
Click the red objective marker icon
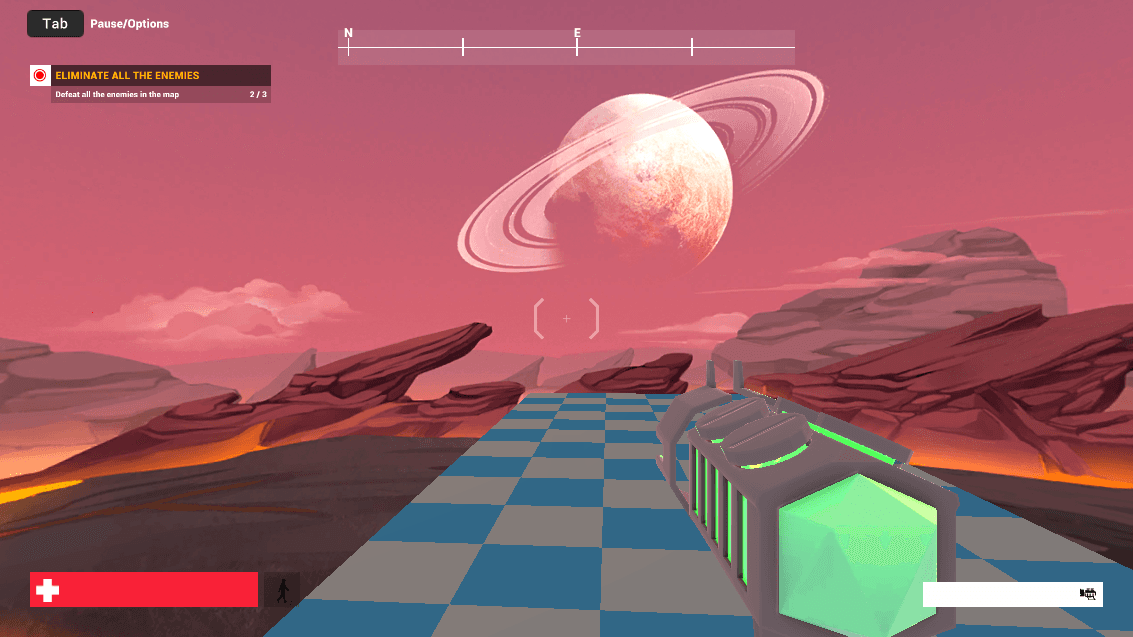40,76
